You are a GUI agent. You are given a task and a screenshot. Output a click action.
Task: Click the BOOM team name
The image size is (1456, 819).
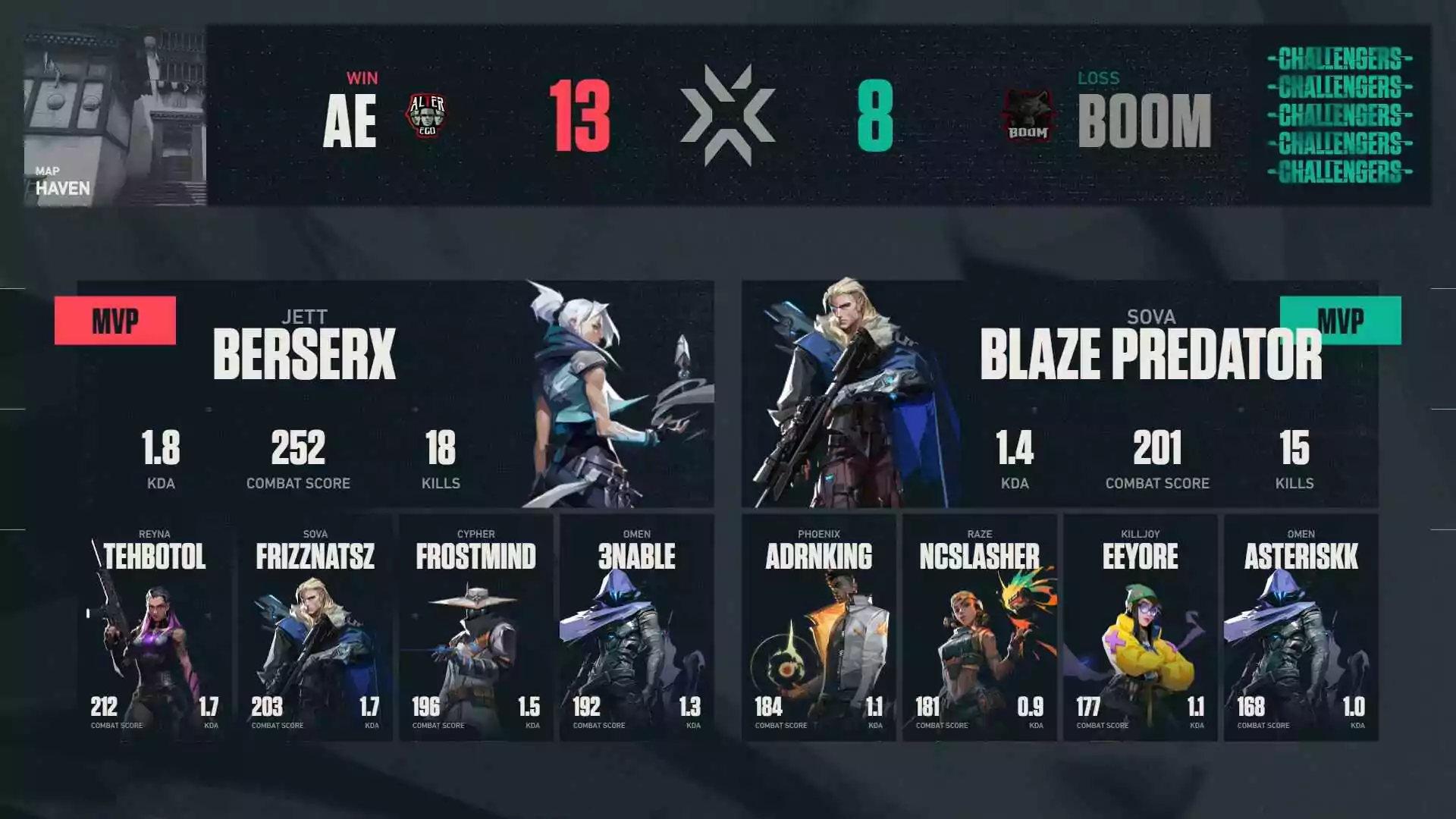(x=1145, y=118)
